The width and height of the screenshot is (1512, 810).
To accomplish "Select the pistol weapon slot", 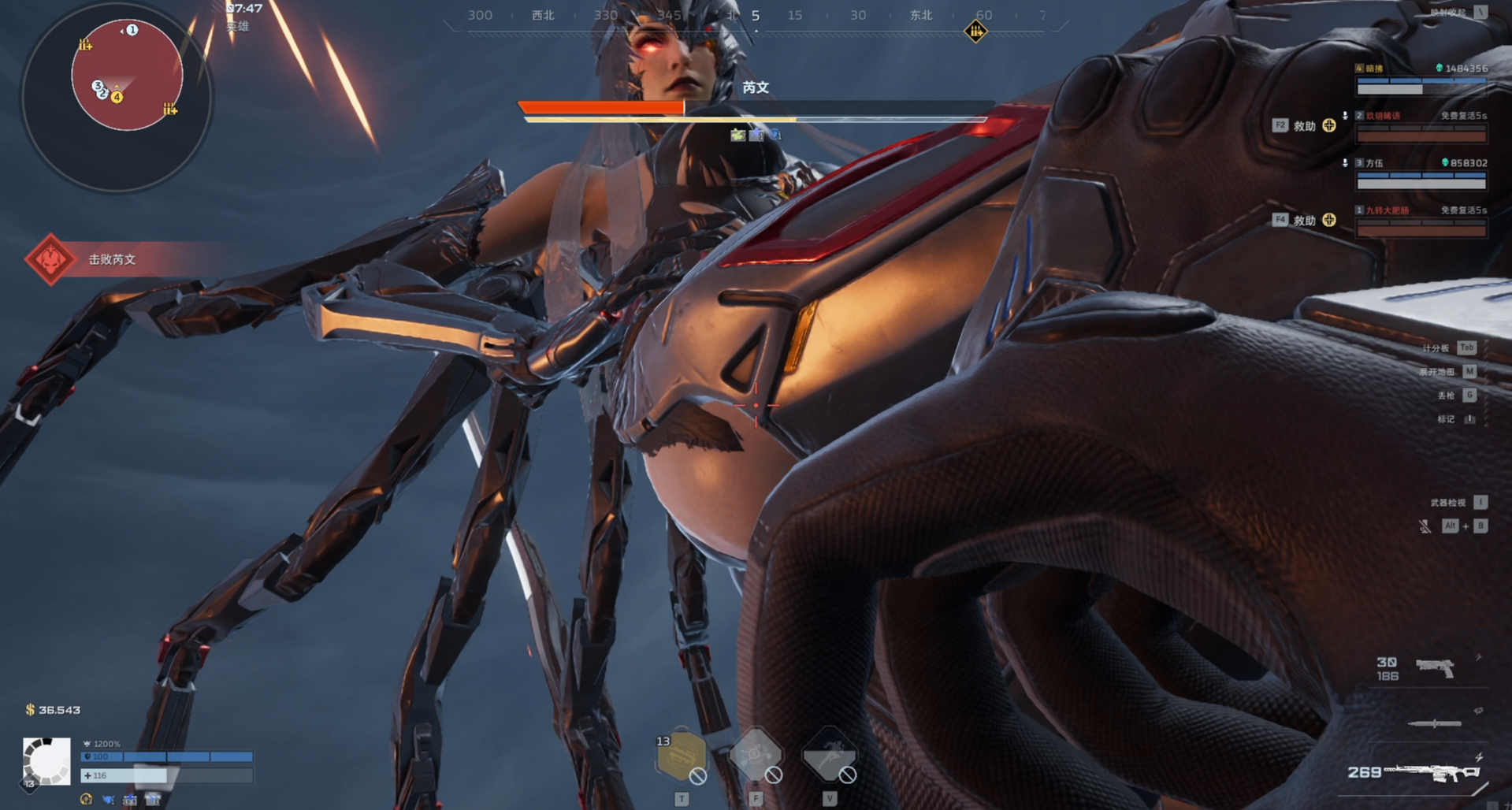I will click(1434, 668).
